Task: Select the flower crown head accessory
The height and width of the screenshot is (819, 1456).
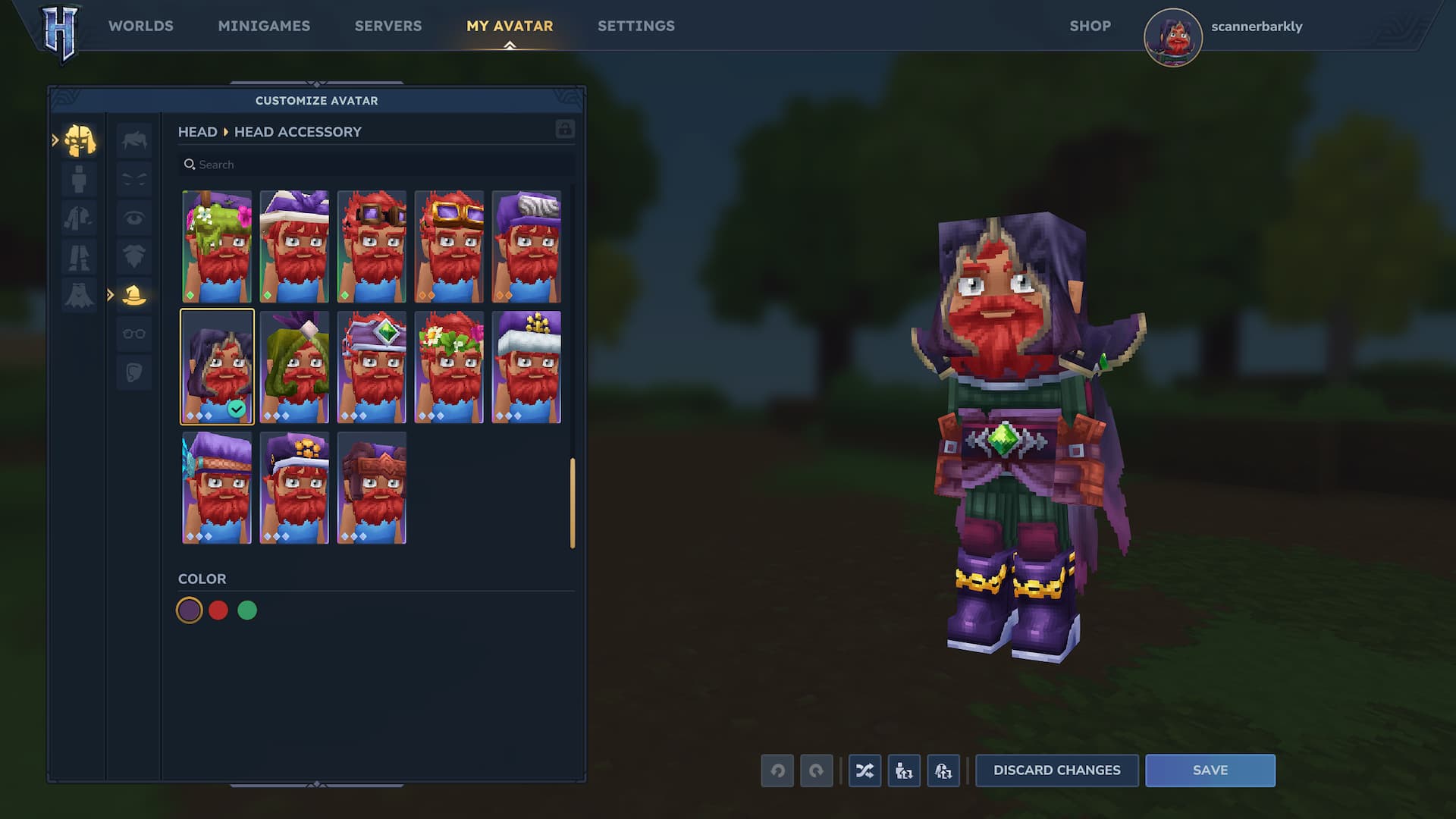Action: tap(449, 367)
